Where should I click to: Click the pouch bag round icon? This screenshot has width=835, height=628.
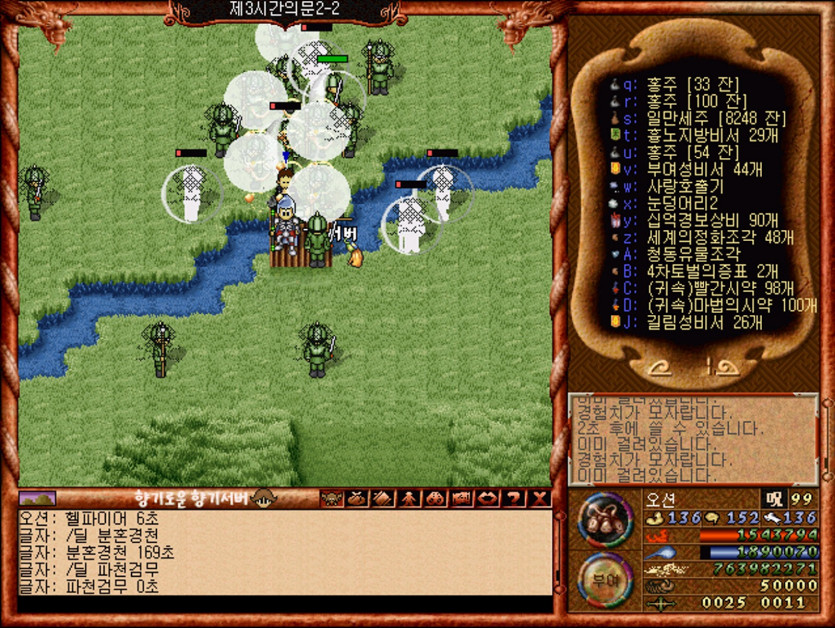click(603, 519)
